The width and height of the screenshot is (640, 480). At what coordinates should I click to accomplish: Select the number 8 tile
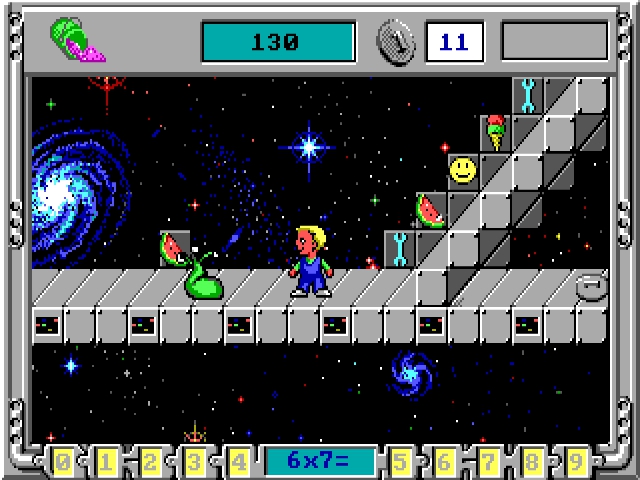533,462
